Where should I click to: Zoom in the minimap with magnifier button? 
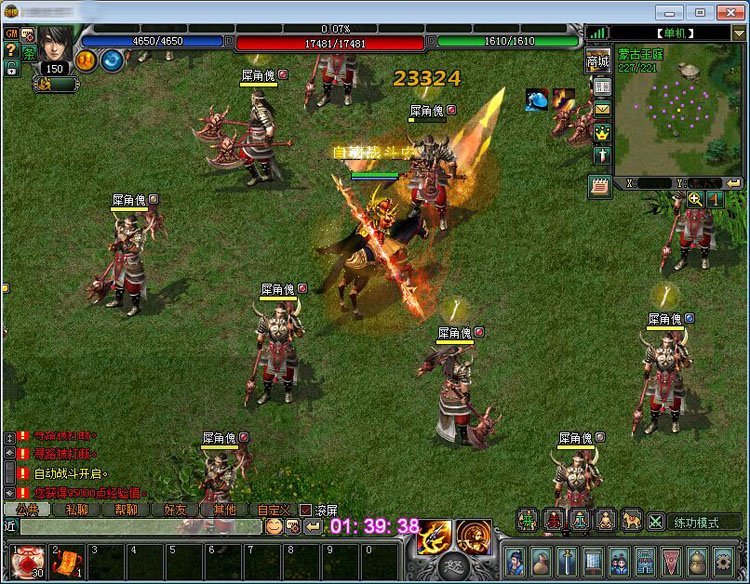pyautogui.click(x=695, y=199)
